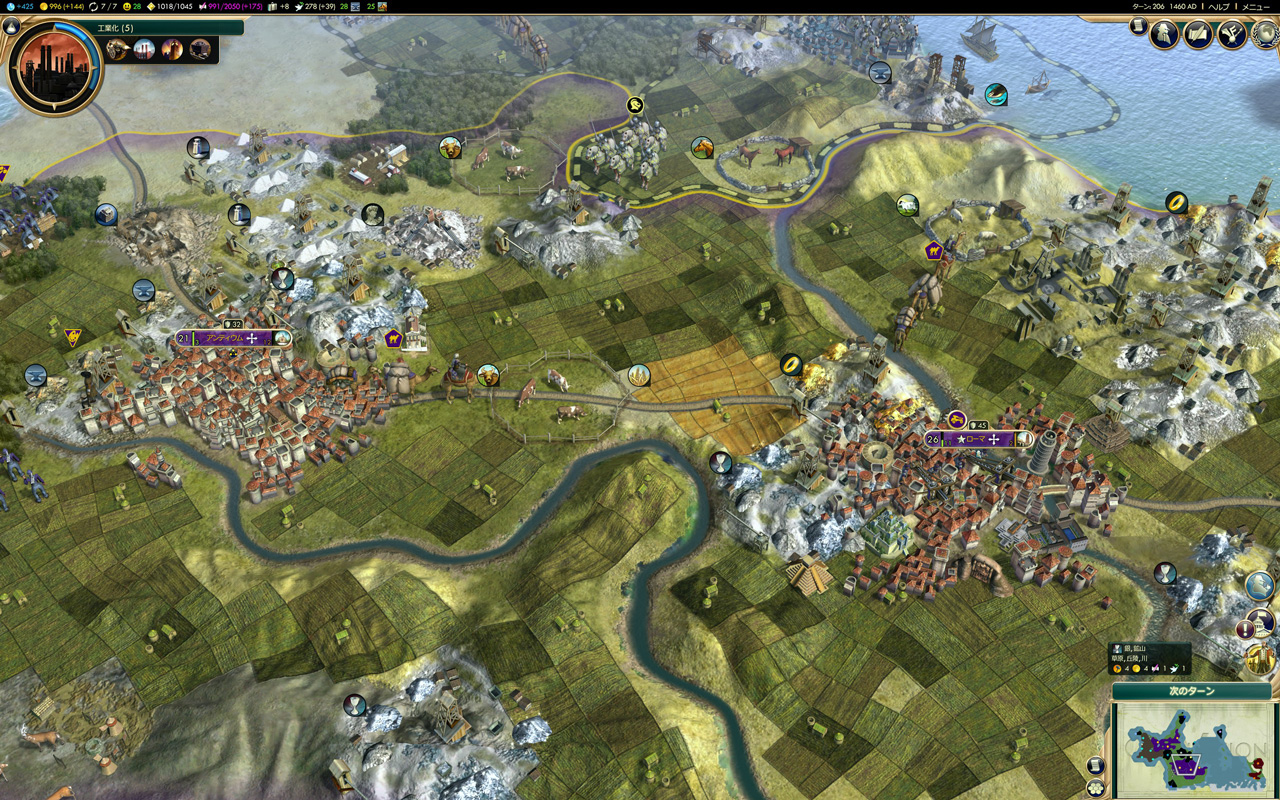1280x800 pixels.
Task: Open the hex grid minimap options button
Action: coord(1096,787)
